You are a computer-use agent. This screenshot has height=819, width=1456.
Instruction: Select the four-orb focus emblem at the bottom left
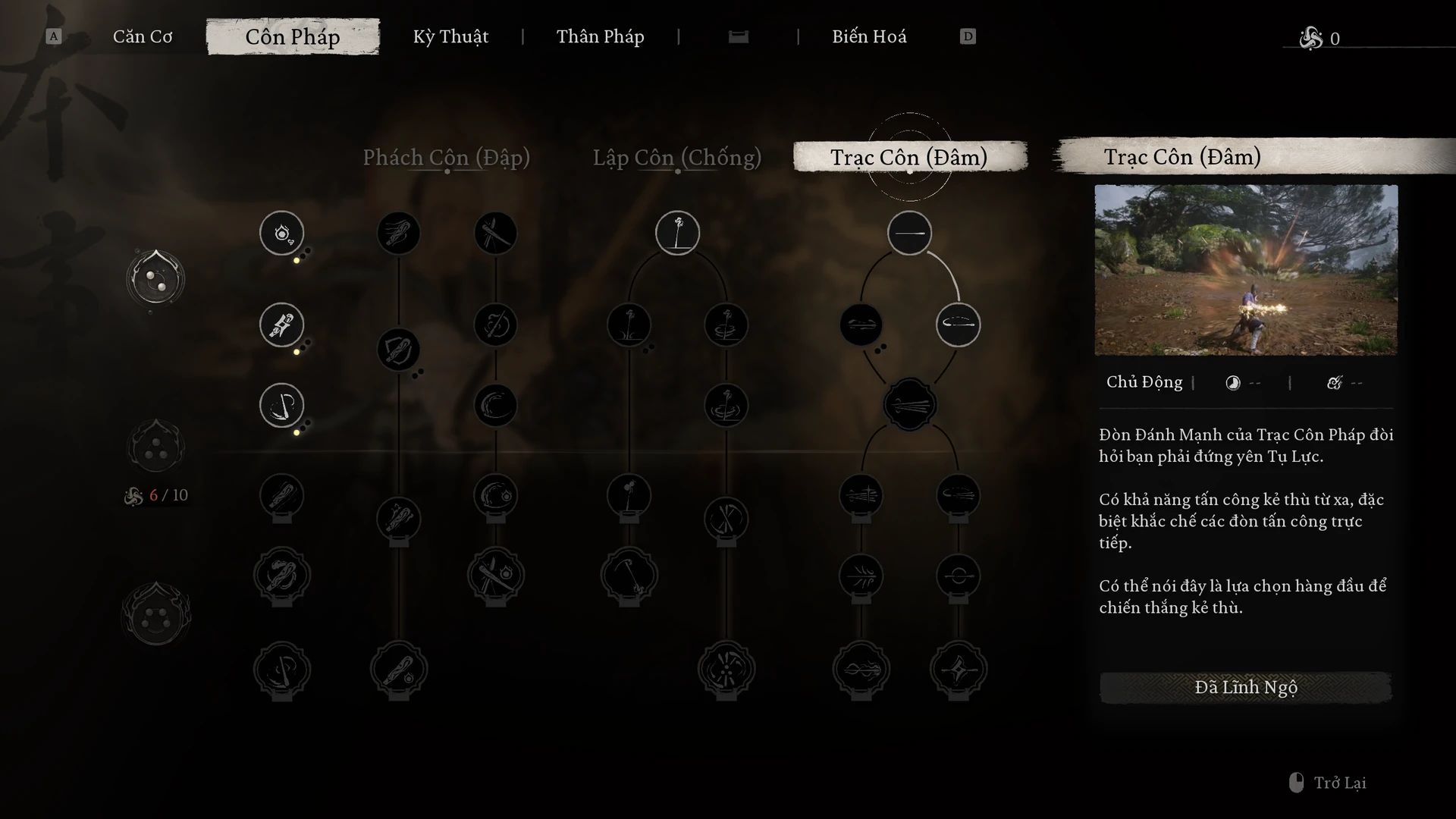tap(156, 615)
